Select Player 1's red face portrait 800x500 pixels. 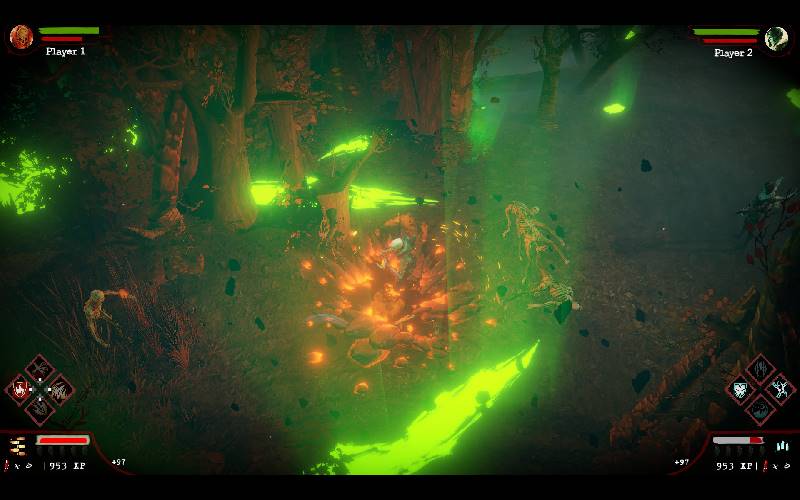point(21,38)
